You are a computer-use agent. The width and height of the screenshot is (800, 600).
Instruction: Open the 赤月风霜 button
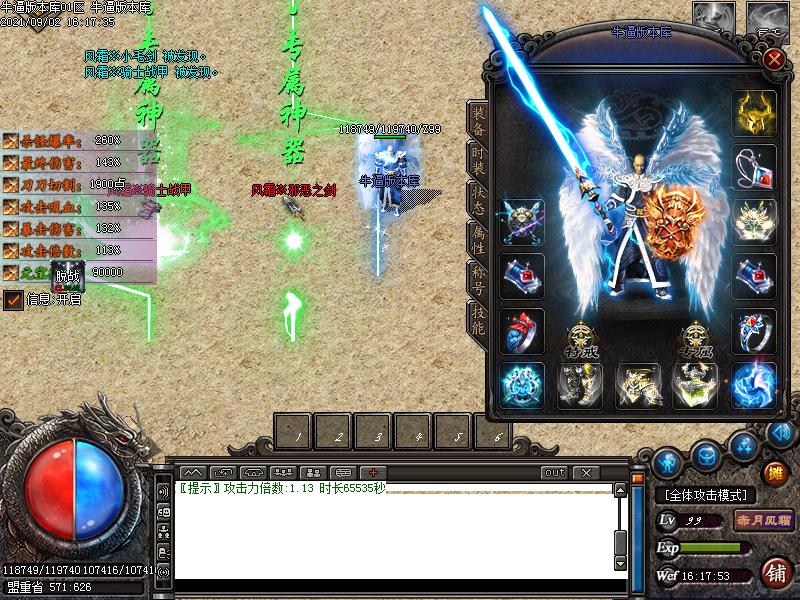765,520
